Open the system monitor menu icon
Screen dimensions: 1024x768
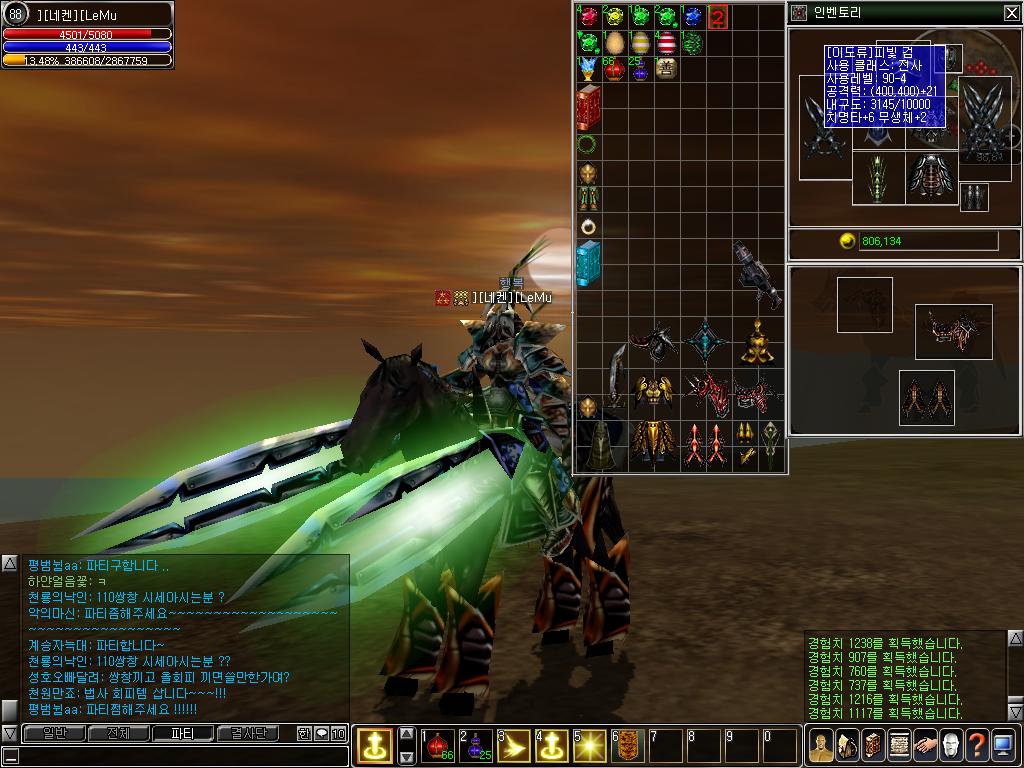[x=1003, y=745]
